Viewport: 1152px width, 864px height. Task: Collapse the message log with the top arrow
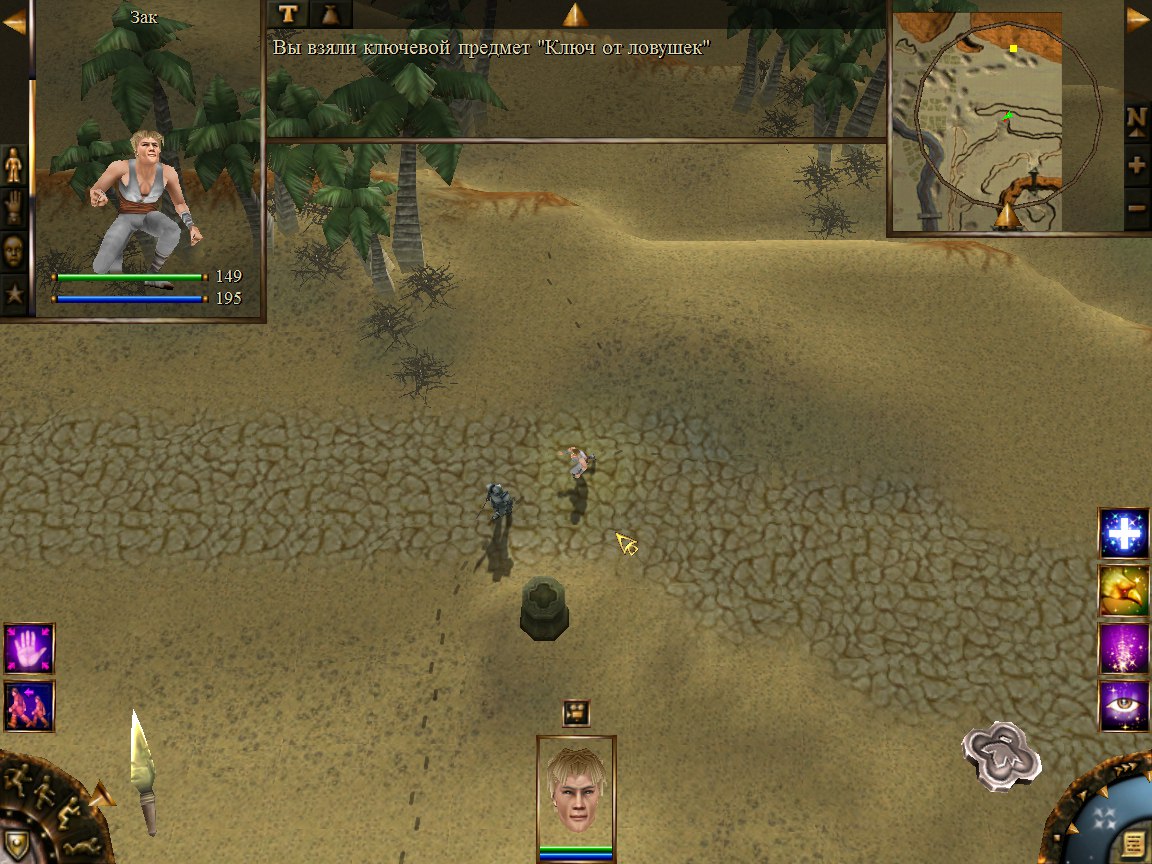pos(575,14)
